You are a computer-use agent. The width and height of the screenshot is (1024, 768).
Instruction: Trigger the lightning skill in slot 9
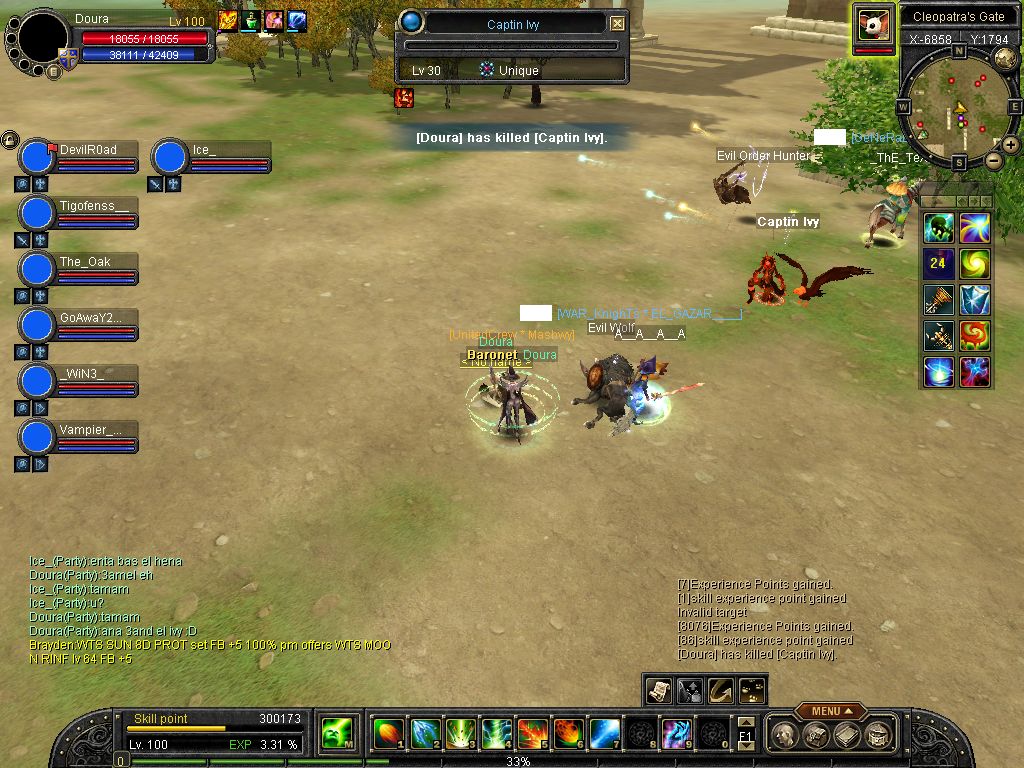[x=675, y=734]
